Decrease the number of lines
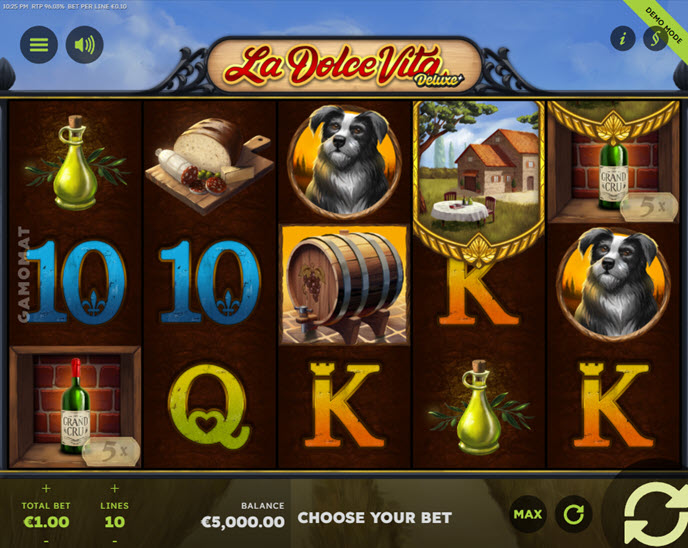This screenshot has width=688, height=548. (x=114, y=540)
